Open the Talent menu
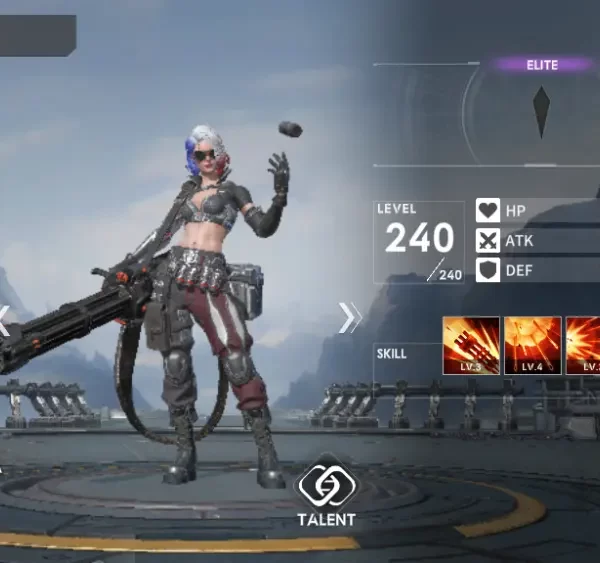 coord(326,489)
